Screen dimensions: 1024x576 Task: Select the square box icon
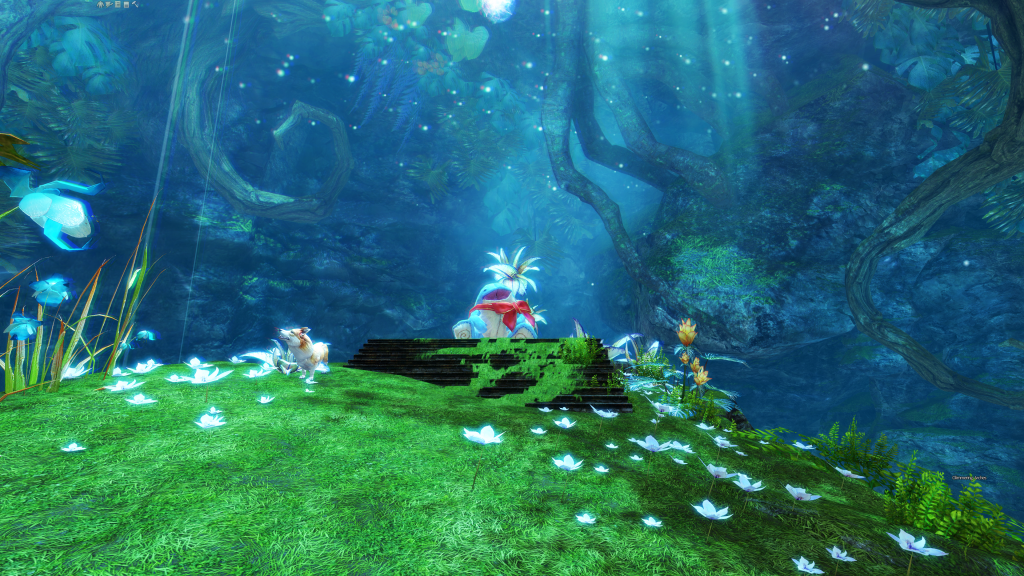[x=126, y=4]
